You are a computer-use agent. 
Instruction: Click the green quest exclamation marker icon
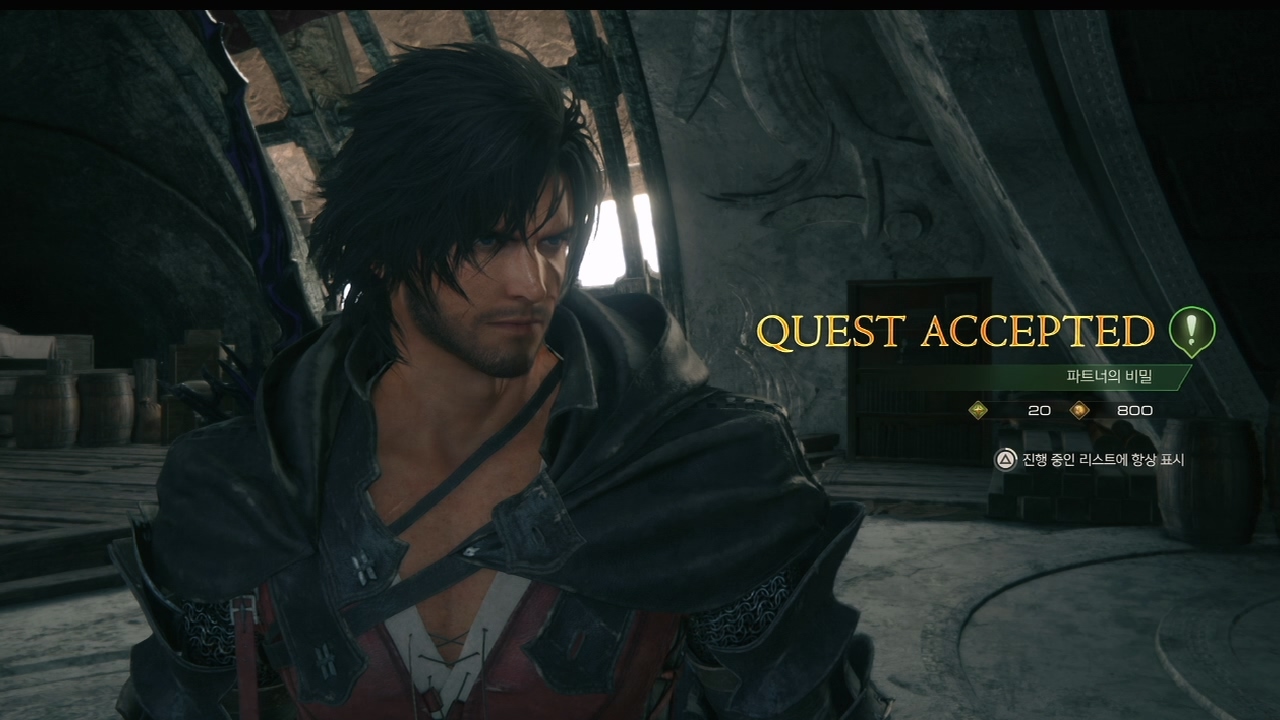1192,331
